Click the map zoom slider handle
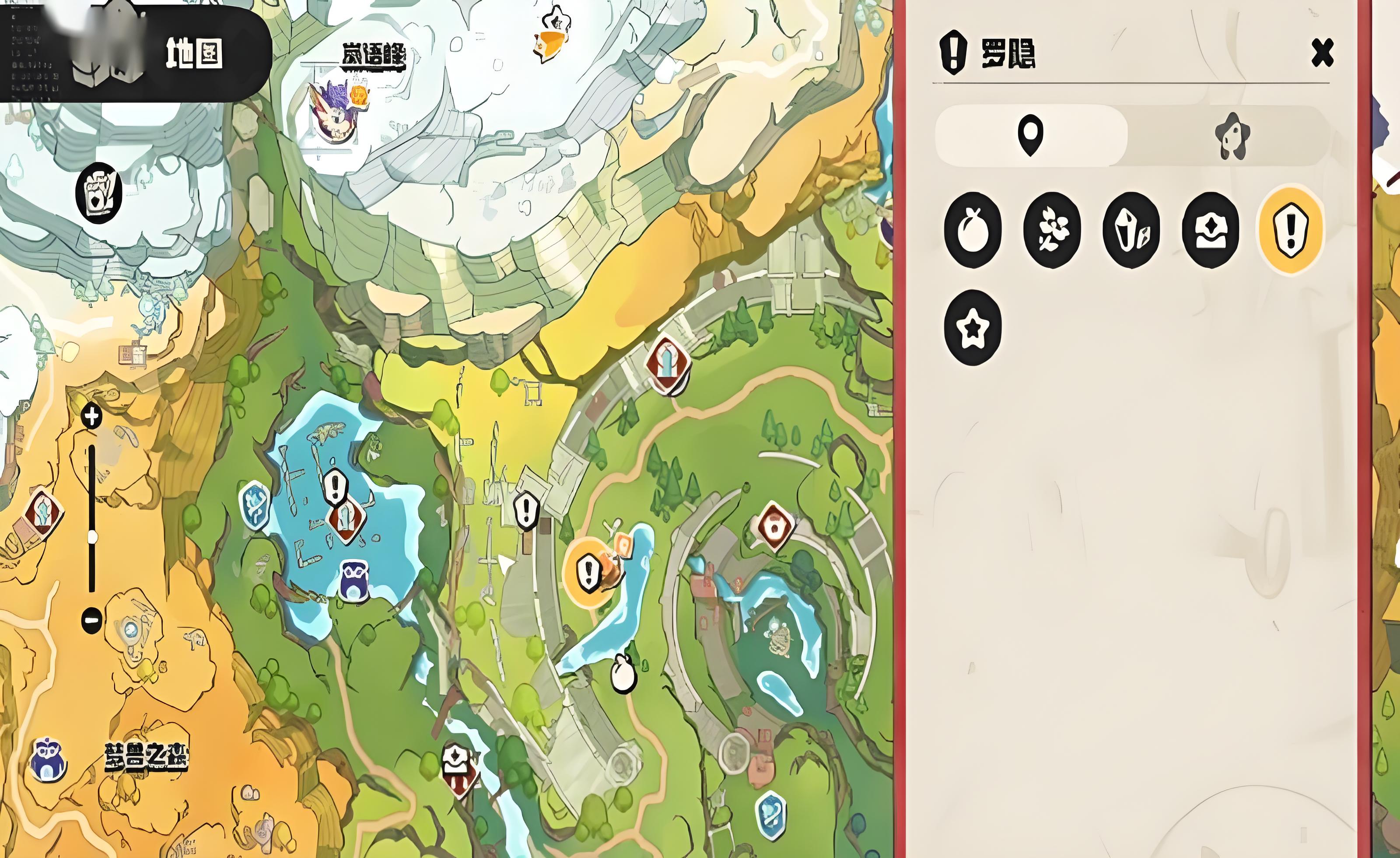Image resolution: width=1400 pixels, height=858 pixels. coord(92,537)
